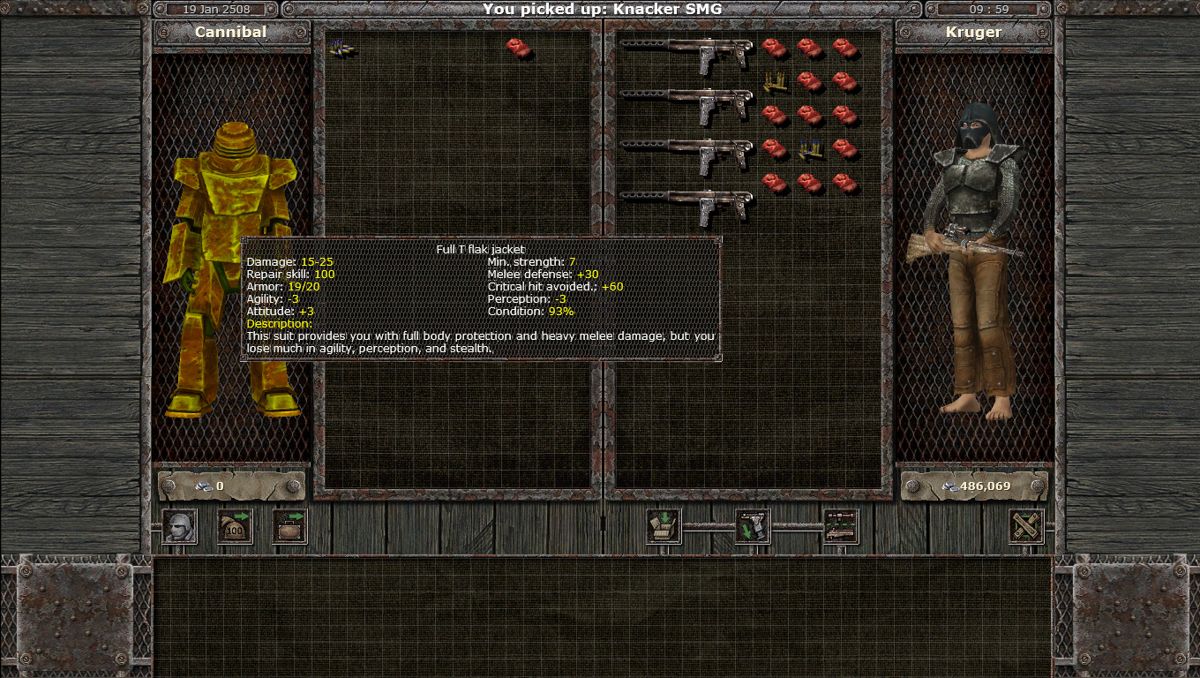
Task: Select the brass bullets in Kruger's inventory
Action: 775,82
